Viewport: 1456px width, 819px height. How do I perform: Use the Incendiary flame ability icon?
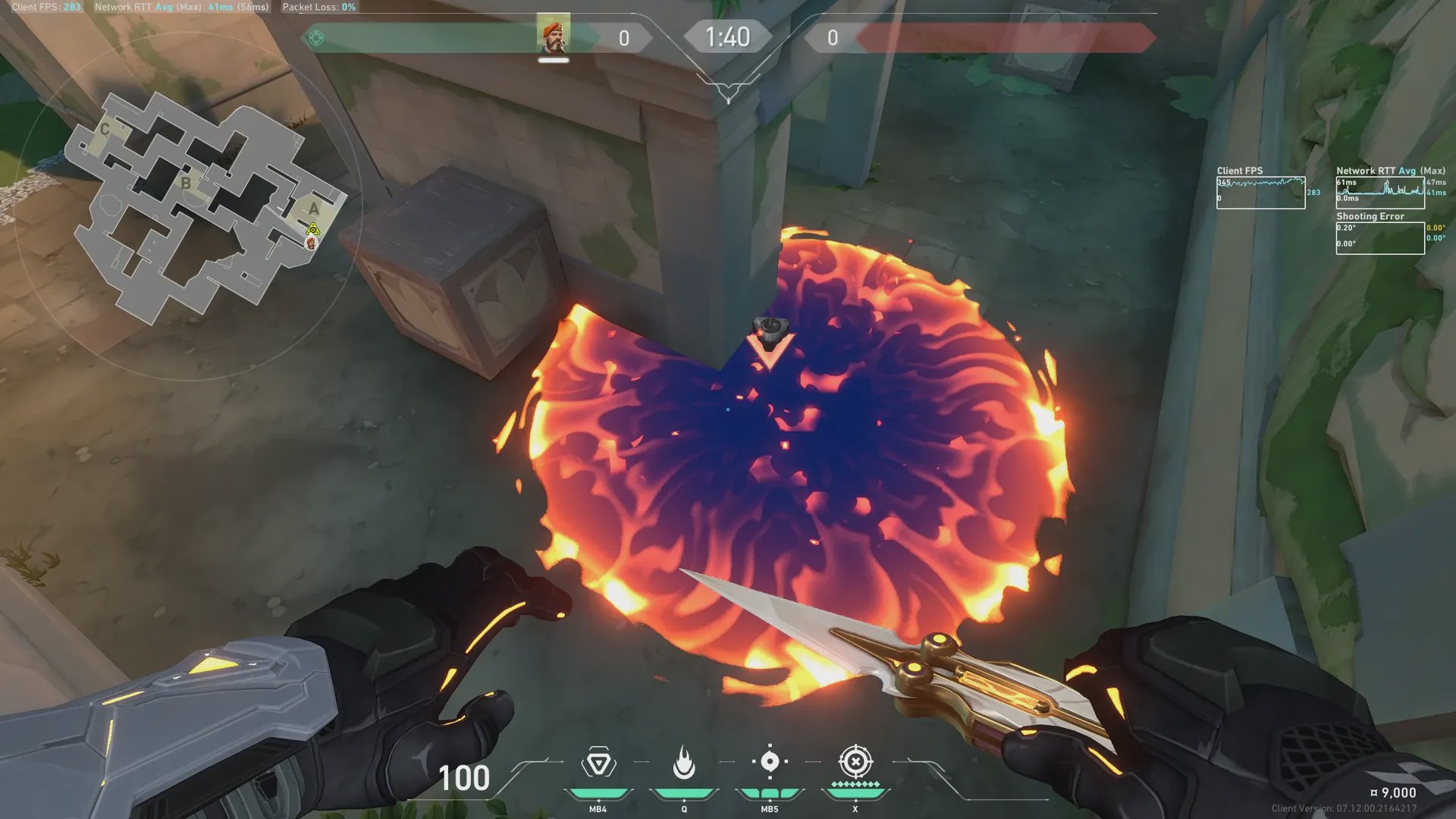pyautogui.click(x=684, y=763)
